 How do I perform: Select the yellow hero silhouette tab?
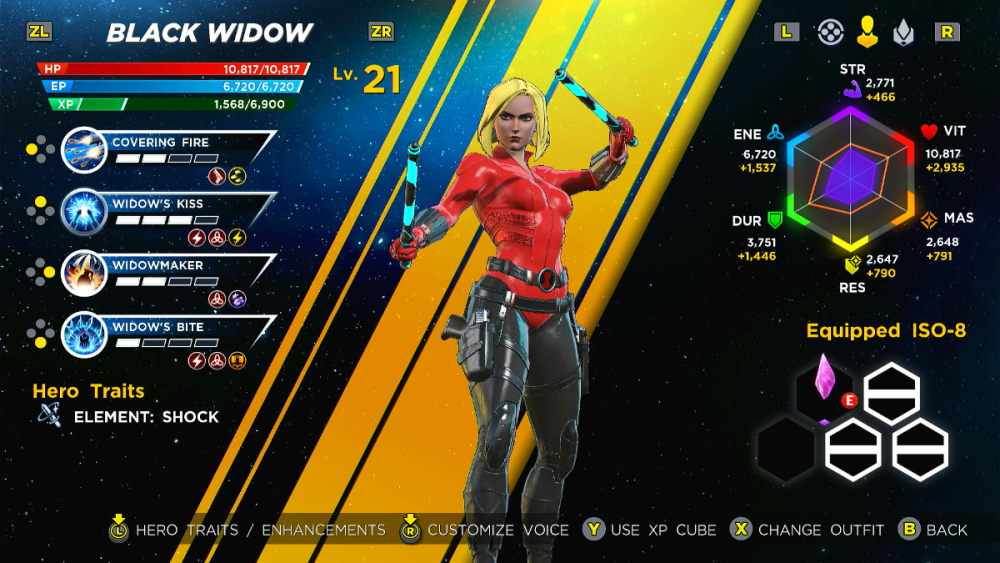866,32
